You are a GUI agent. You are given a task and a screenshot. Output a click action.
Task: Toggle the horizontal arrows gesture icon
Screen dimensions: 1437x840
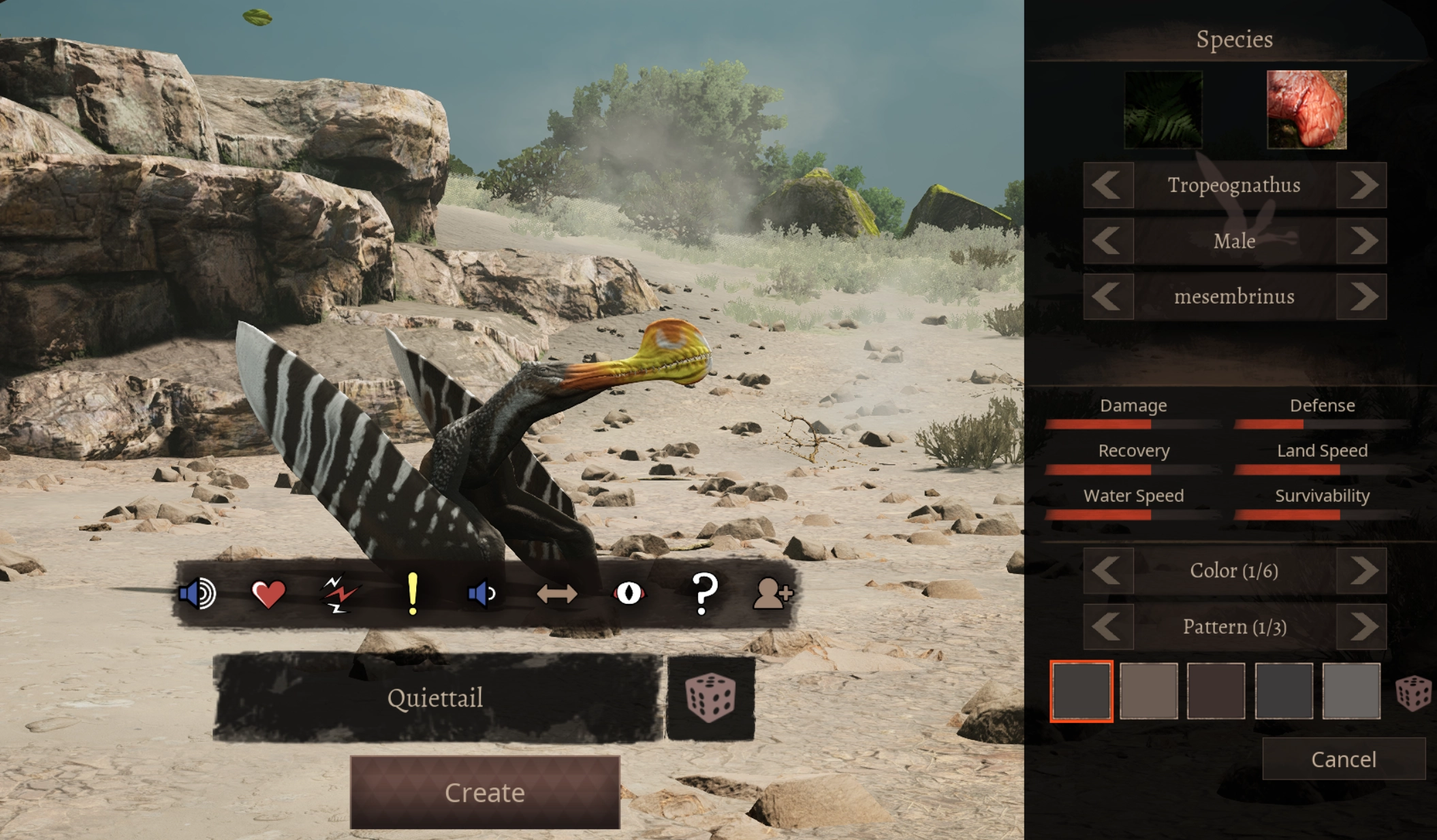[x=558, y=594]
